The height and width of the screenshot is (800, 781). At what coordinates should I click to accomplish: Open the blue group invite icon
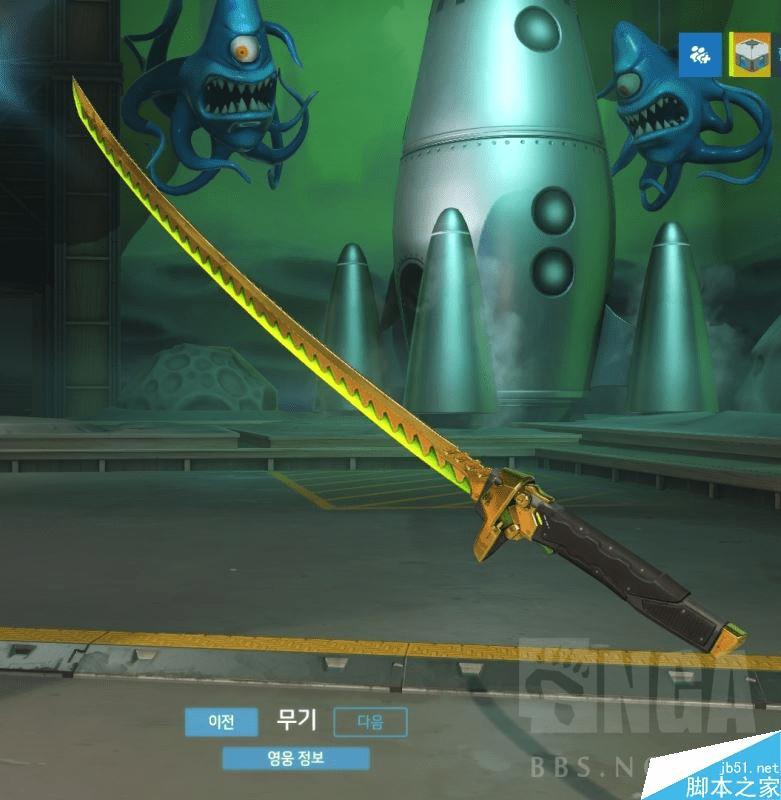click(700, 55)
